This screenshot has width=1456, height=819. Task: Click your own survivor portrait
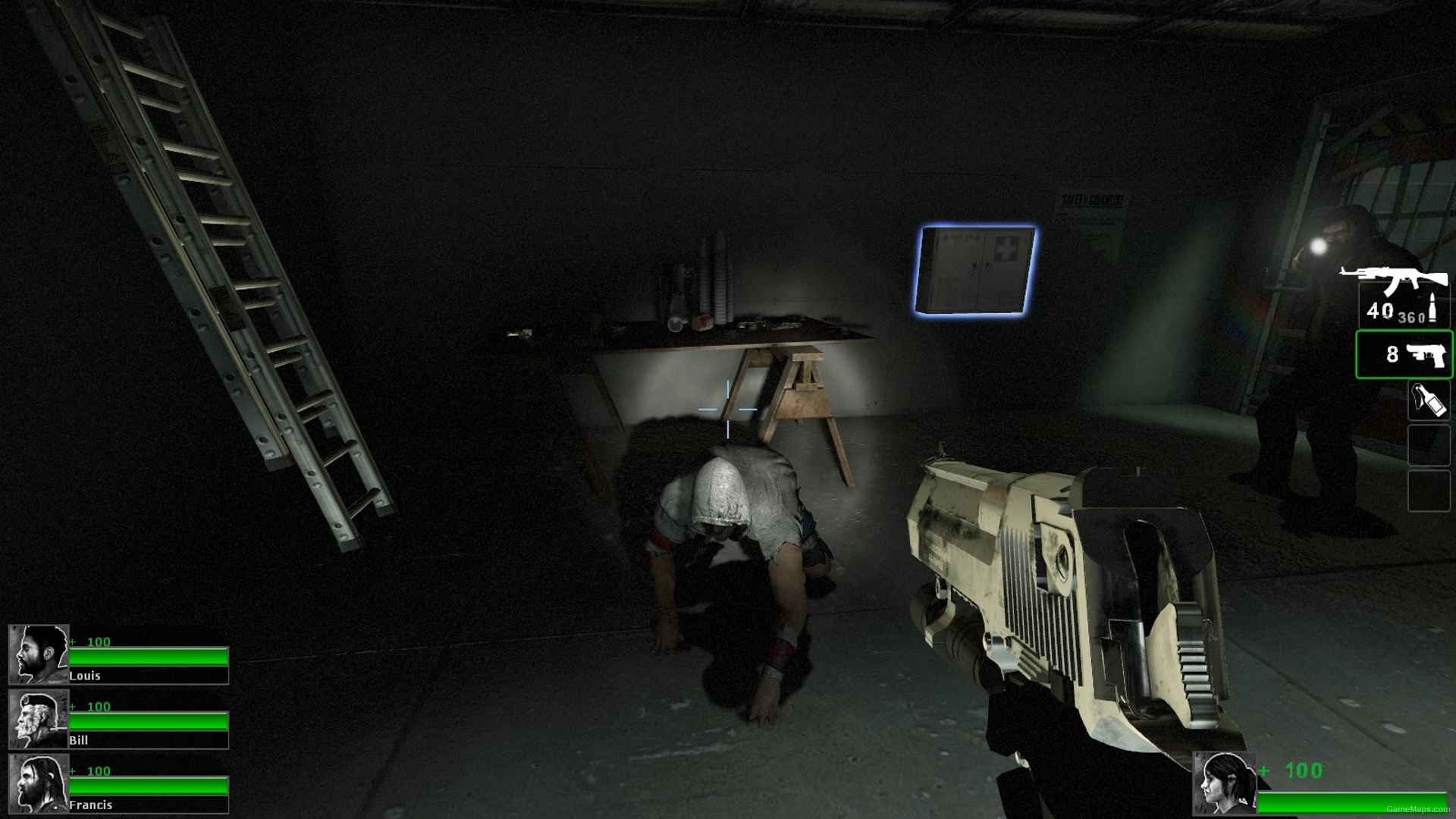[x=1224, y=784]
